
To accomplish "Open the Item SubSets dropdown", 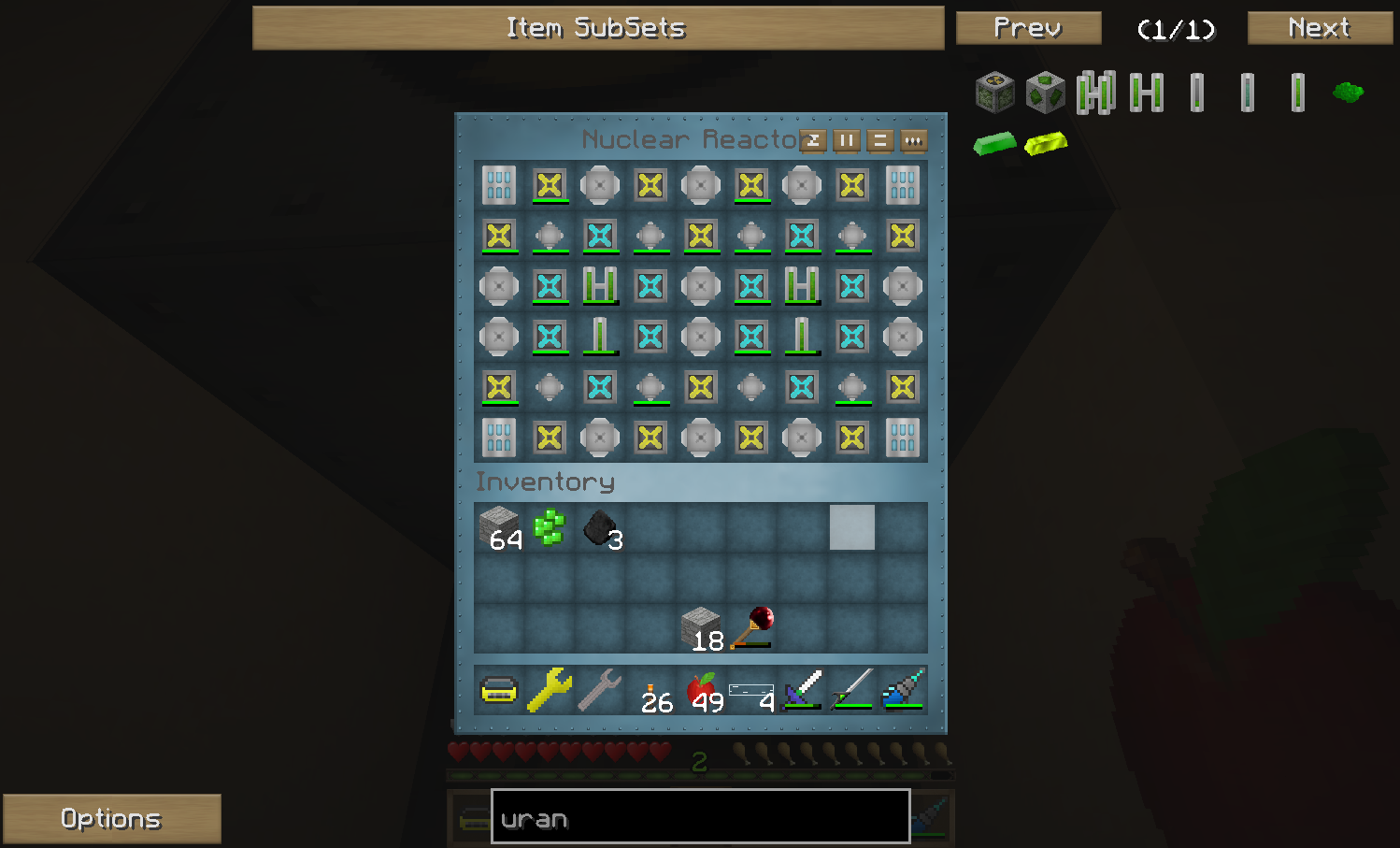I will [597, 28].
